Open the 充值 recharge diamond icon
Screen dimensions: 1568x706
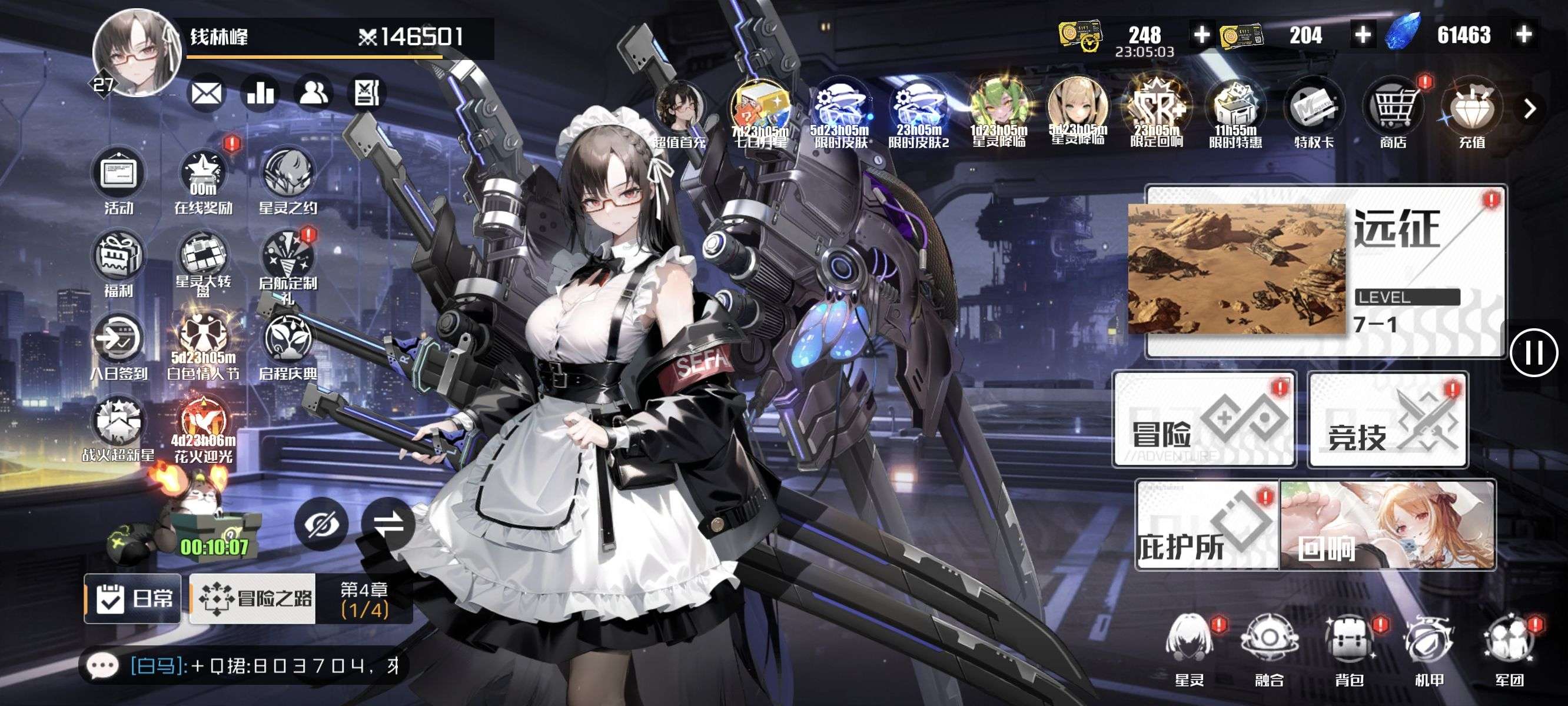pyautogui.click(x=1472, y=114)
